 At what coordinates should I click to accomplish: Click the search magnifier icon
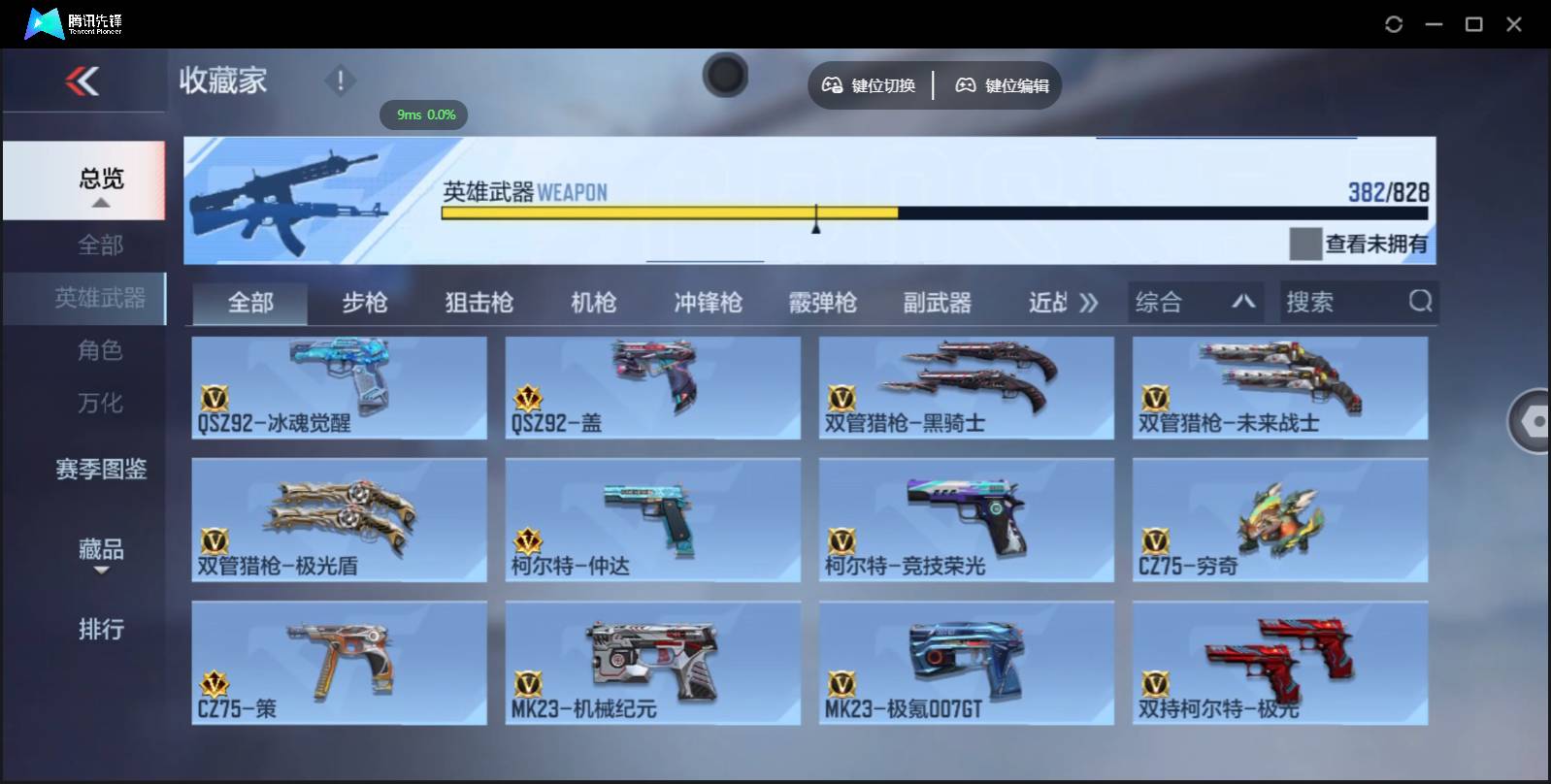tap(1421, 302)
